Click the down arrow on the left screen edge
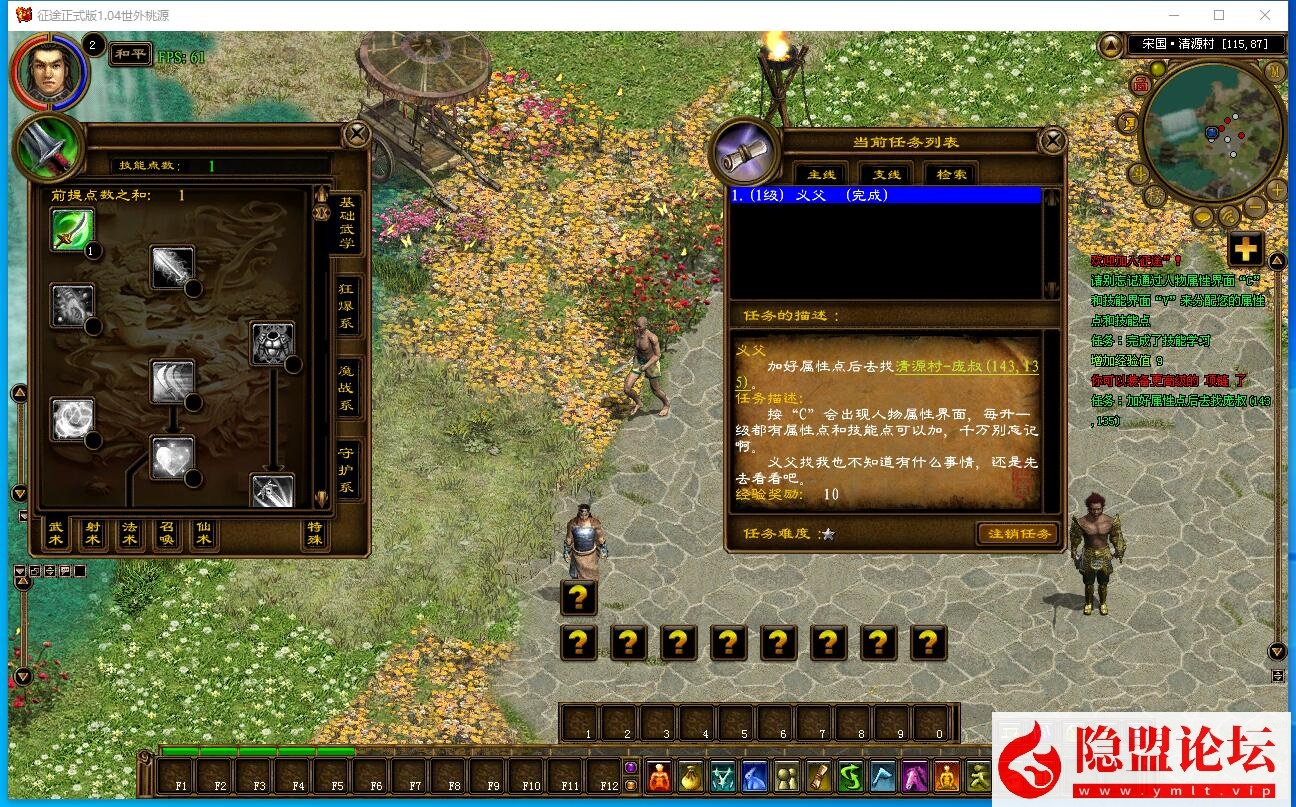The height and width of the screenshot is (807, 1296). [x=20, y=492]
